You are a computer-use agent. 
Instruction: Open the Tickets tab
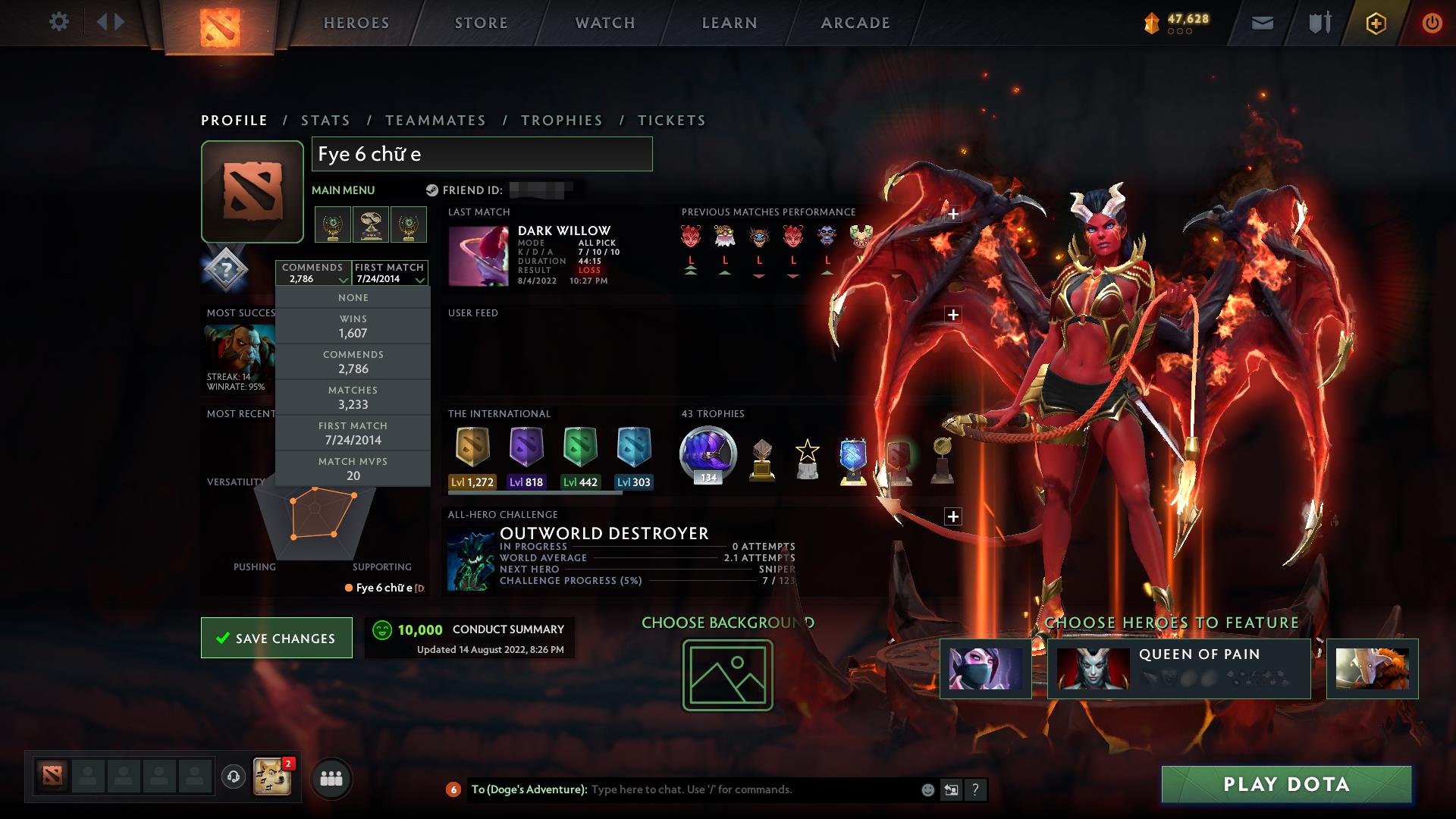(671, 121)
